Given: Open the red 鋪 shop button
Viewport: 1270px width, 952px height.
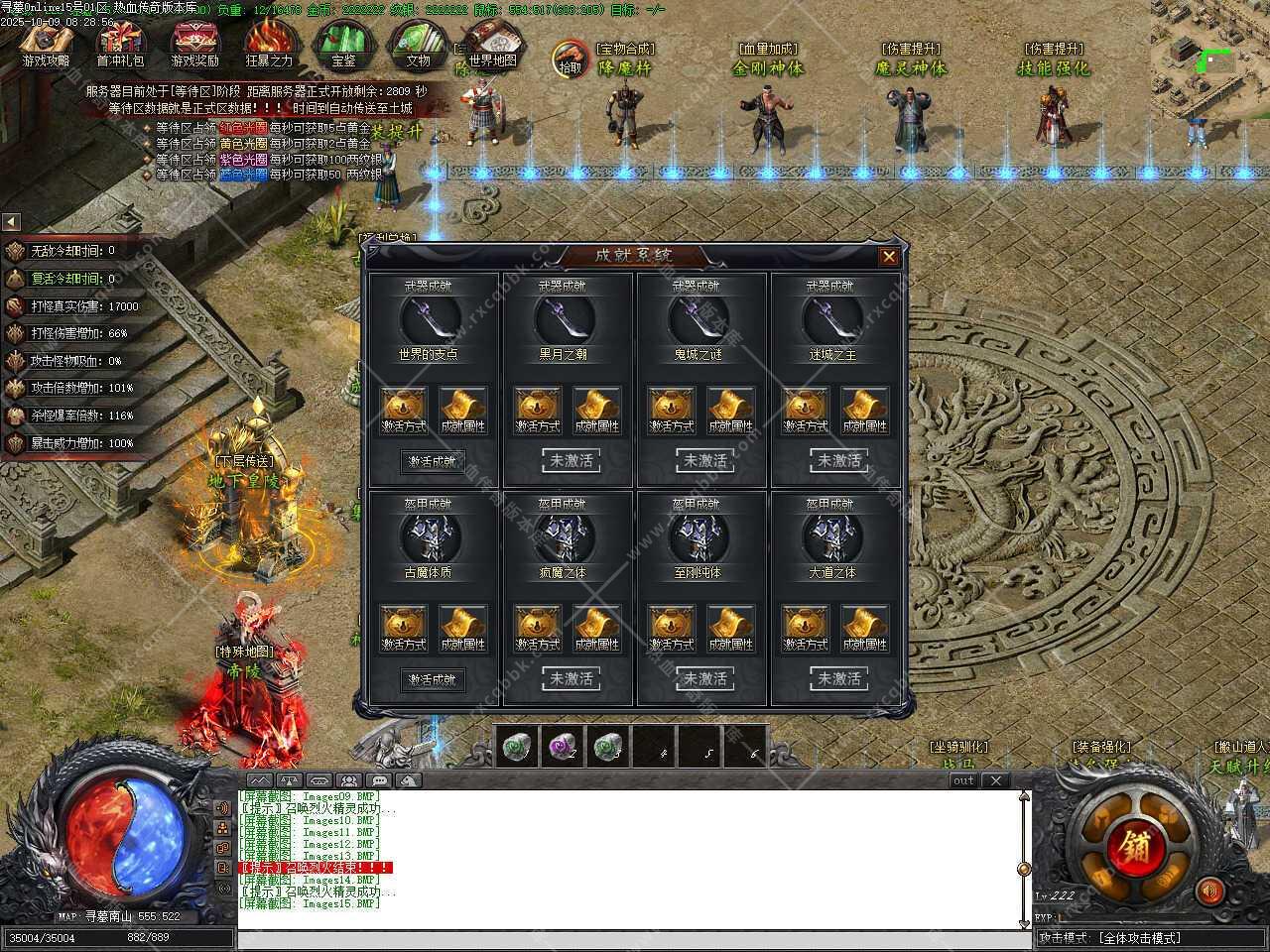Looking at the screenshot, I should [x=1130, y=849].
